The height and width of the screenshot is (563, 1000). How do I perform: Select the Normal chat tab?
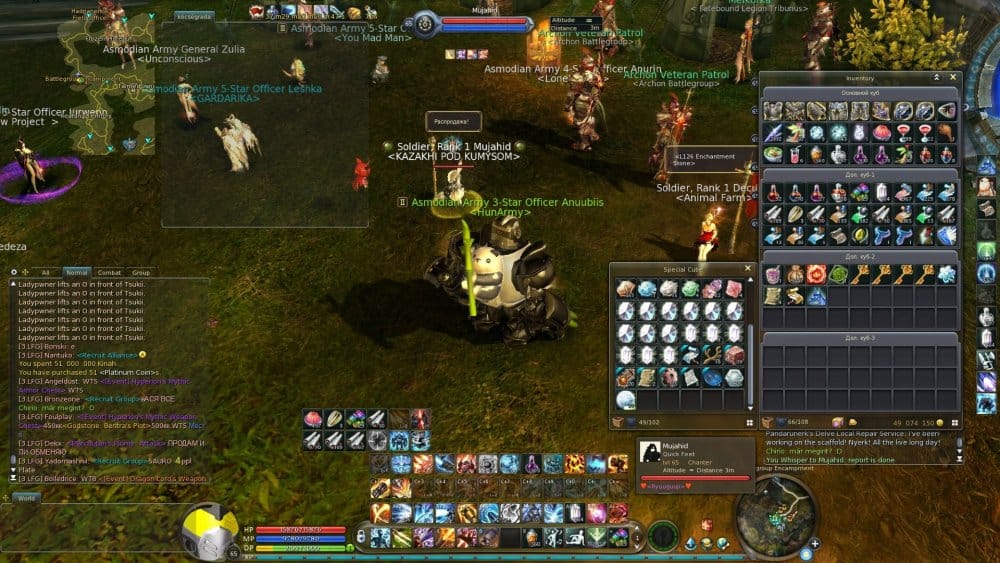[x=76, y=272]
